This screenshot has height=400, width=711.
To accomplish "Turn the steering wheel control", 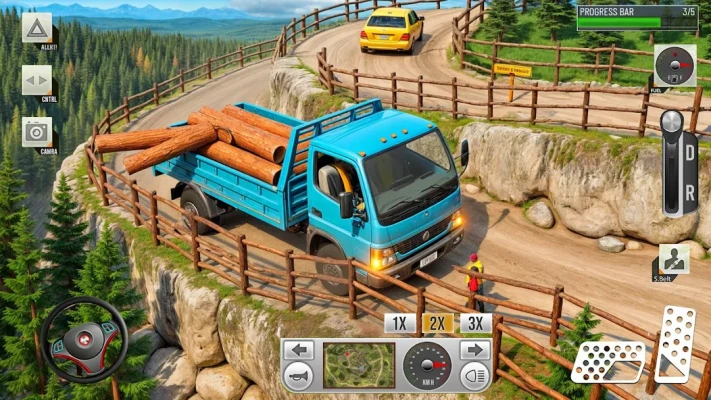I will 84,340.
